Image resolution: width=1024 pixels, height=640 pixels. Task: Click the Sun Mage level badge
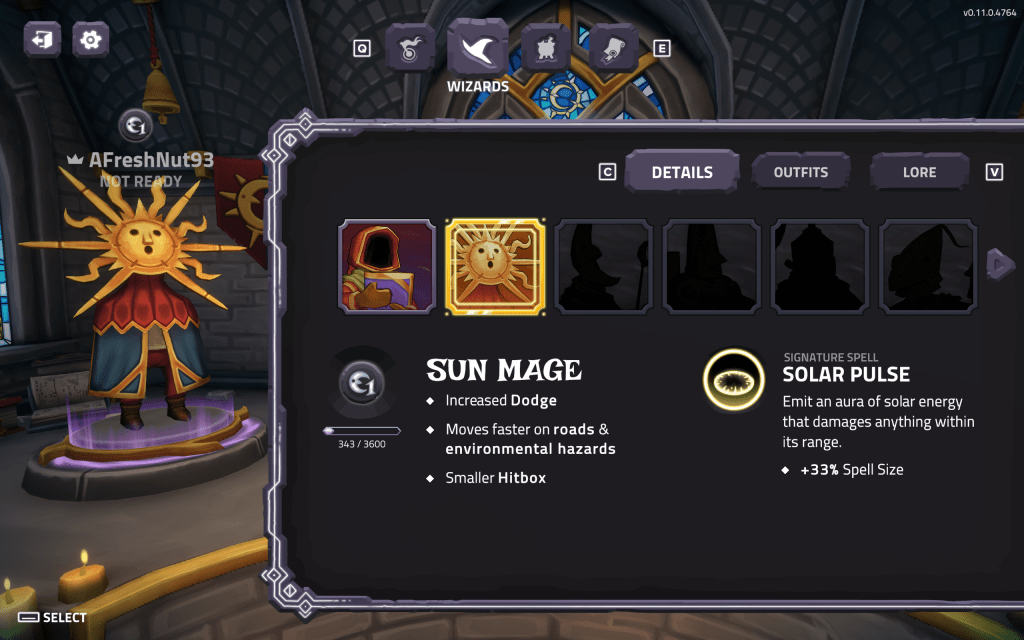point(360,384)
